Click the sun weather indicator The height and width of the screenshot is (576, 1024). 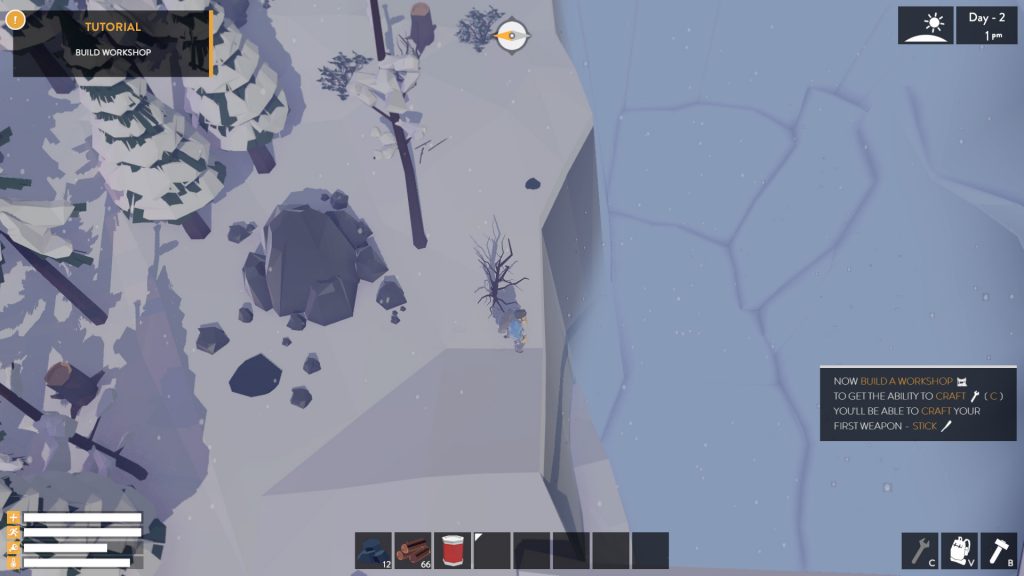click(925, 25)
